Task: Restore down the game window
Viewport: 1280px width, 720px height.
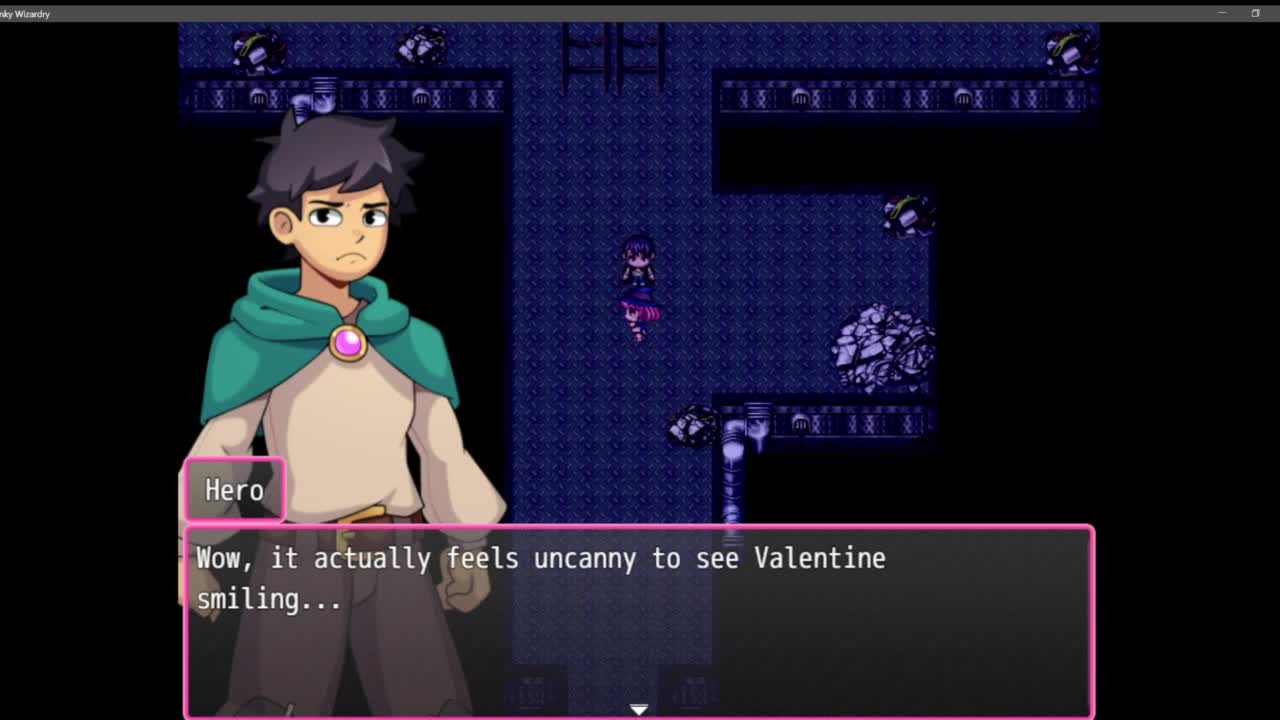Action: [x=1255, y=13]
